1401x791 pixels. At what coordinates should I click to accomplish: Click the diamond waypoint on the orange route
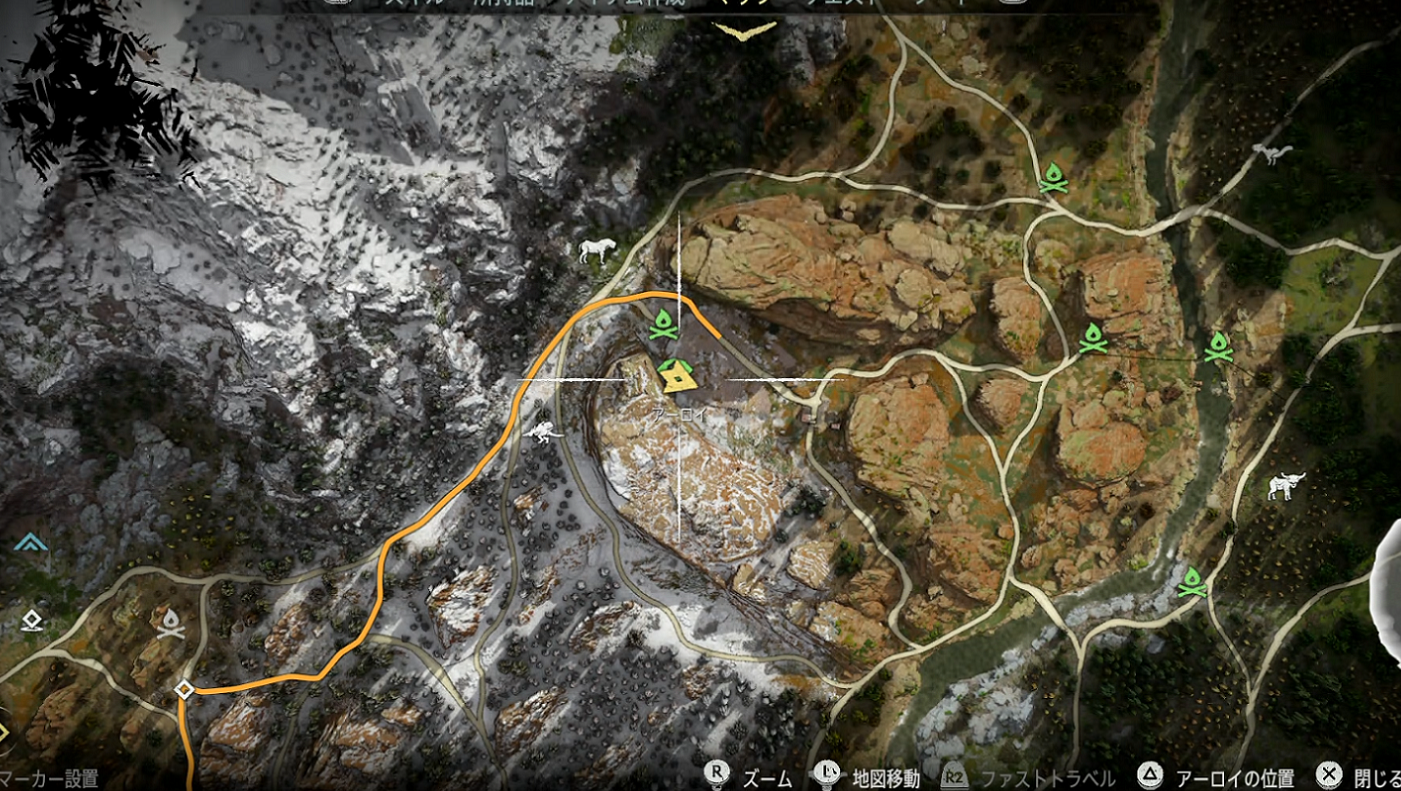click(184, 690)
